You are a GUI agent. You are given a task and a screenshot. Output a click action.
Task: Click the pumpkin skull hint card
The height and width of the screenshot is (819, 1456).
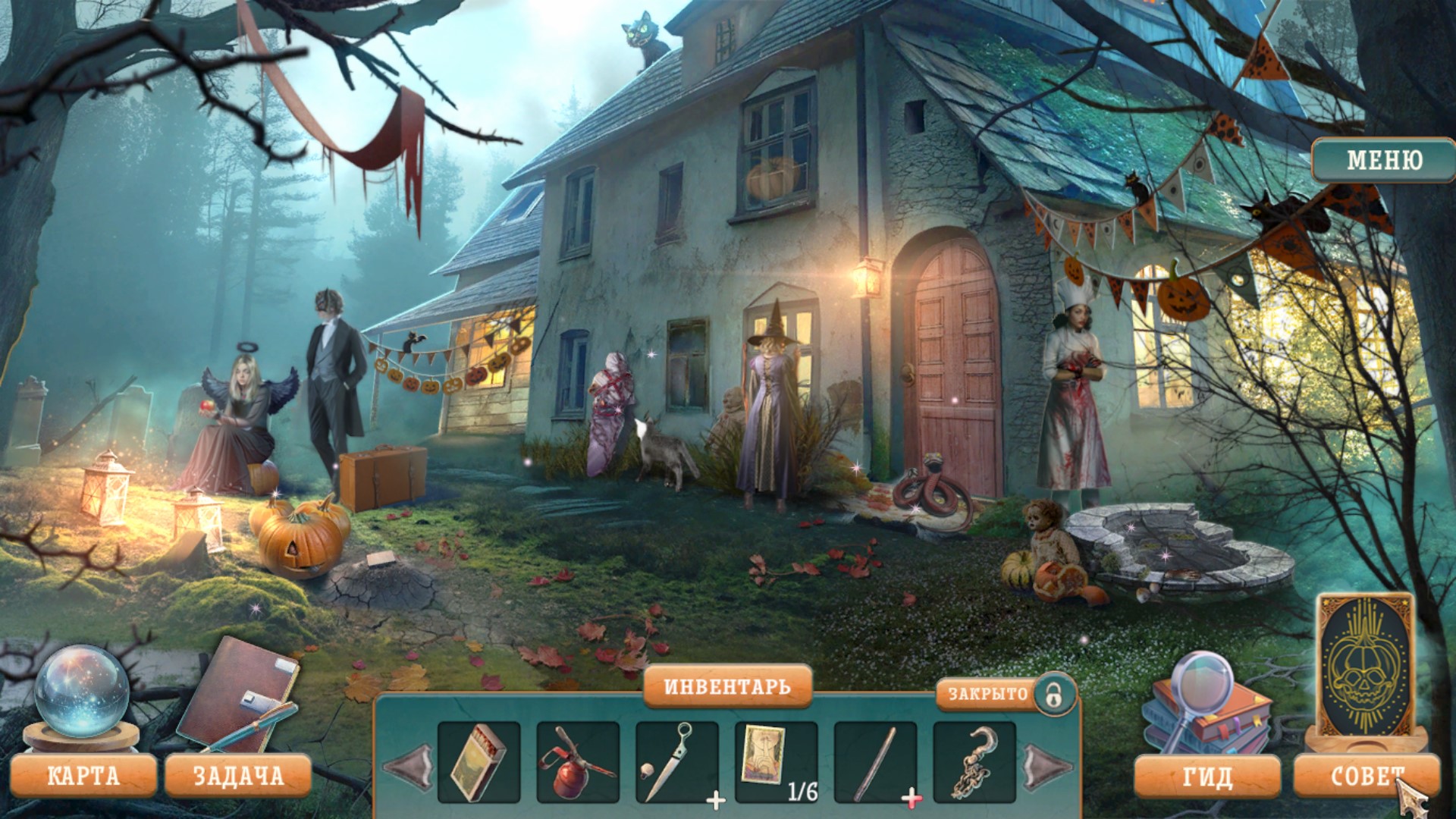click(x=1365, y=667)
